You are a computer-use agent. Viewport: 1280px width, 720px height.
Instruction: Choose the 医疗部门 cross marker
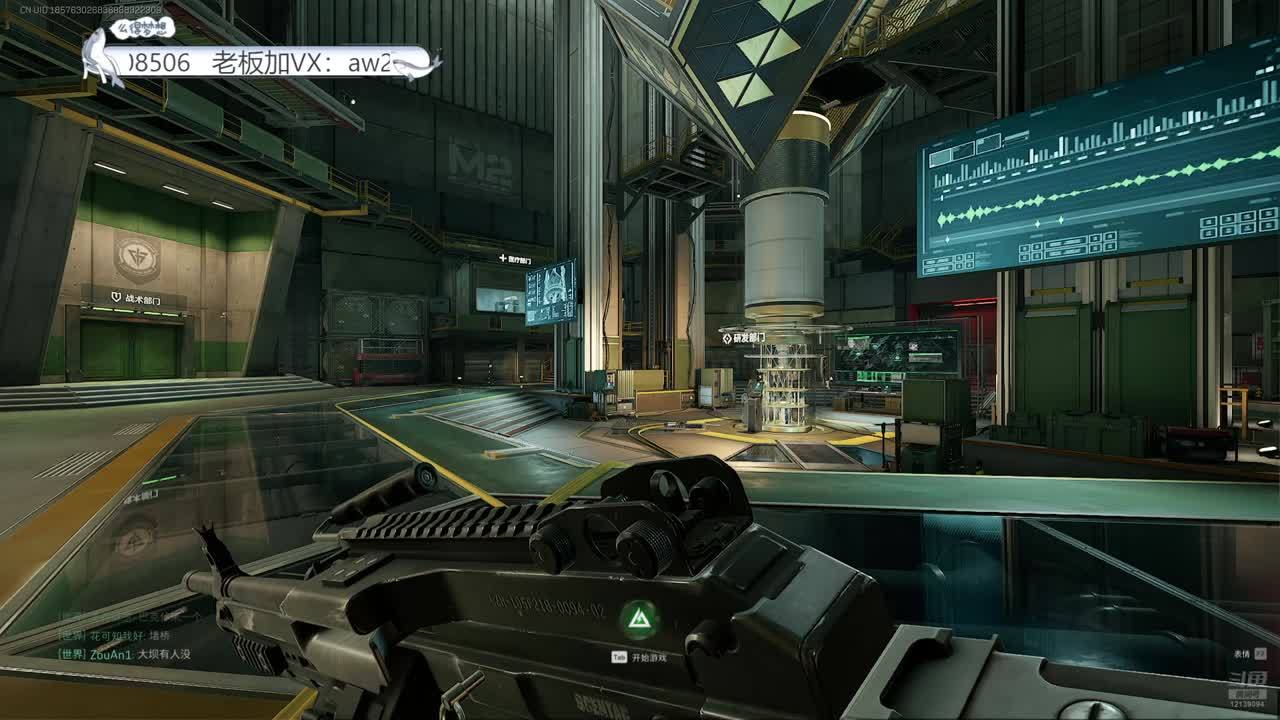pos(503,259)
